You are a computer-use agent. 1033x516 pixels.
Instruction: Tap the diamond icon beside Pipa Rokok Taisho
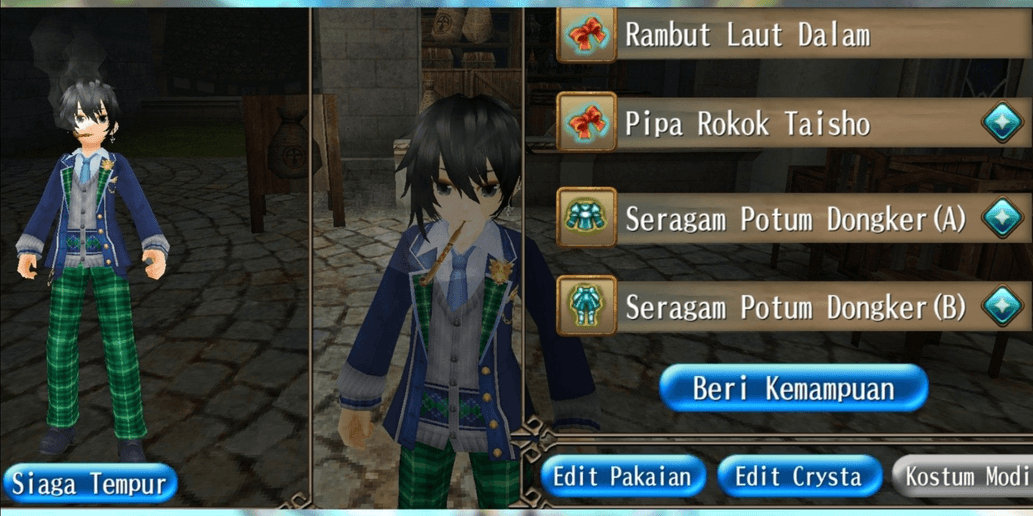click(x=1002, y=124)
